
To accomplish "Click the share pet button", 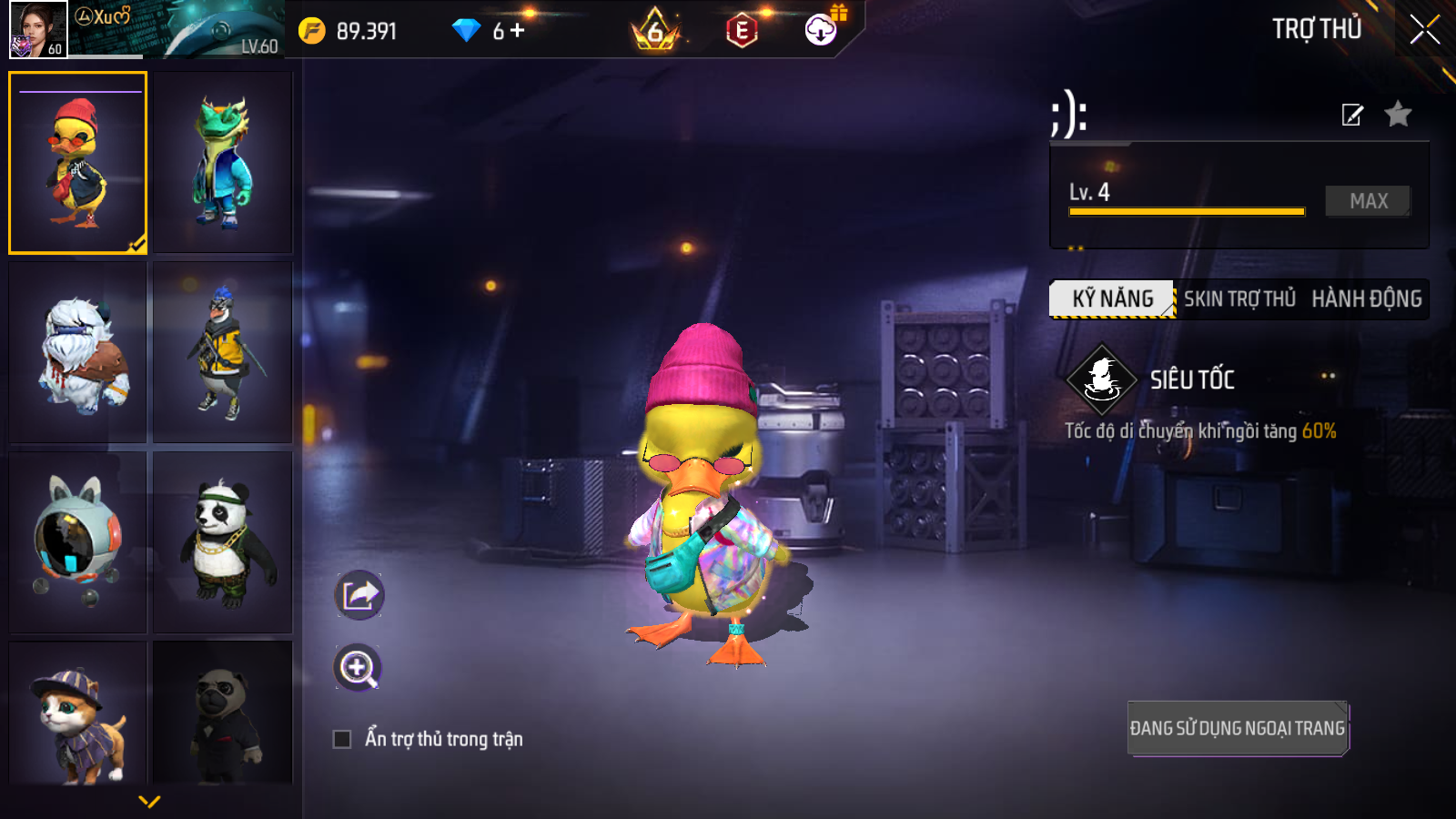I will (359, 595).
